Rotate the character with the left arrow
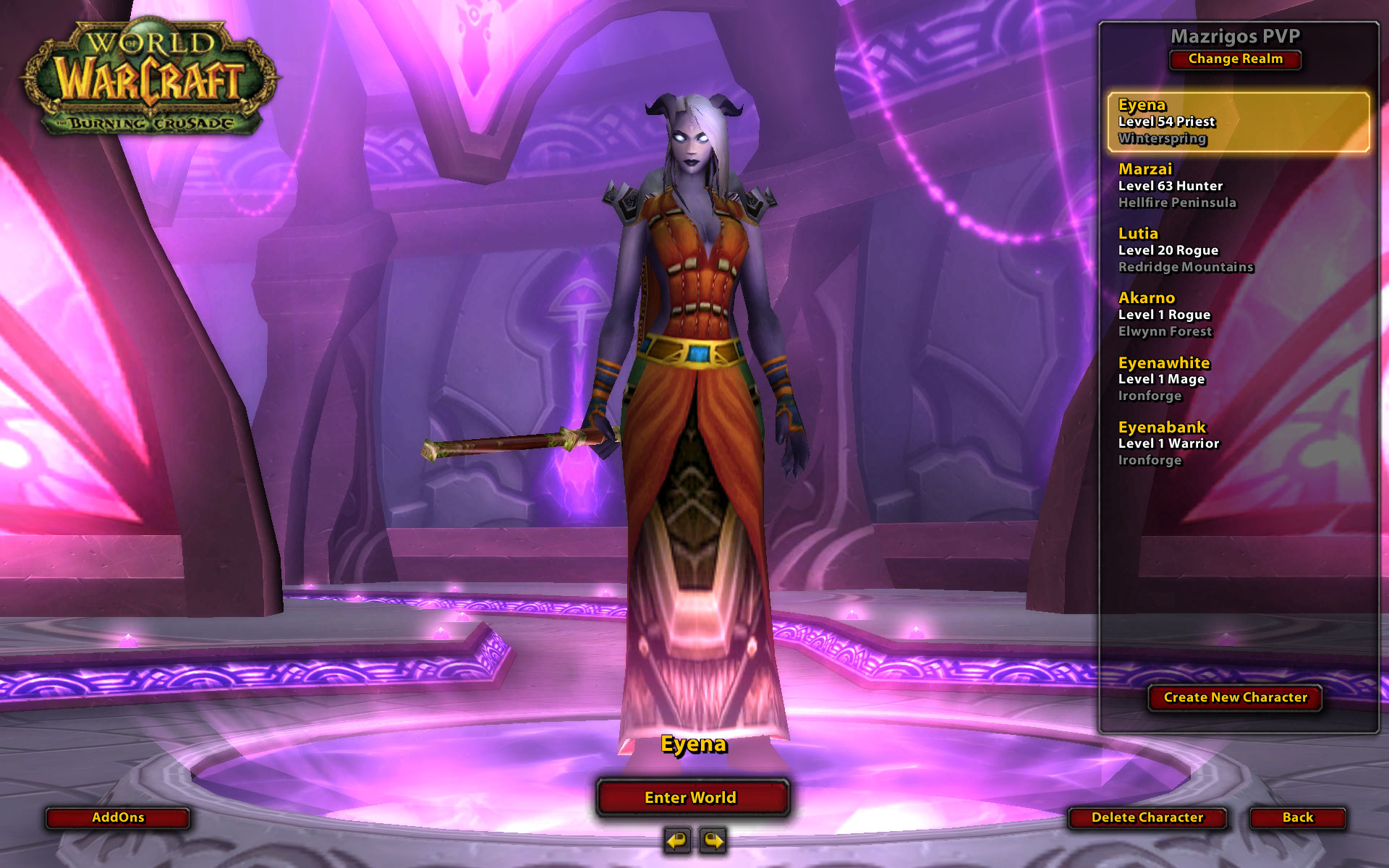 pos(677,841)
